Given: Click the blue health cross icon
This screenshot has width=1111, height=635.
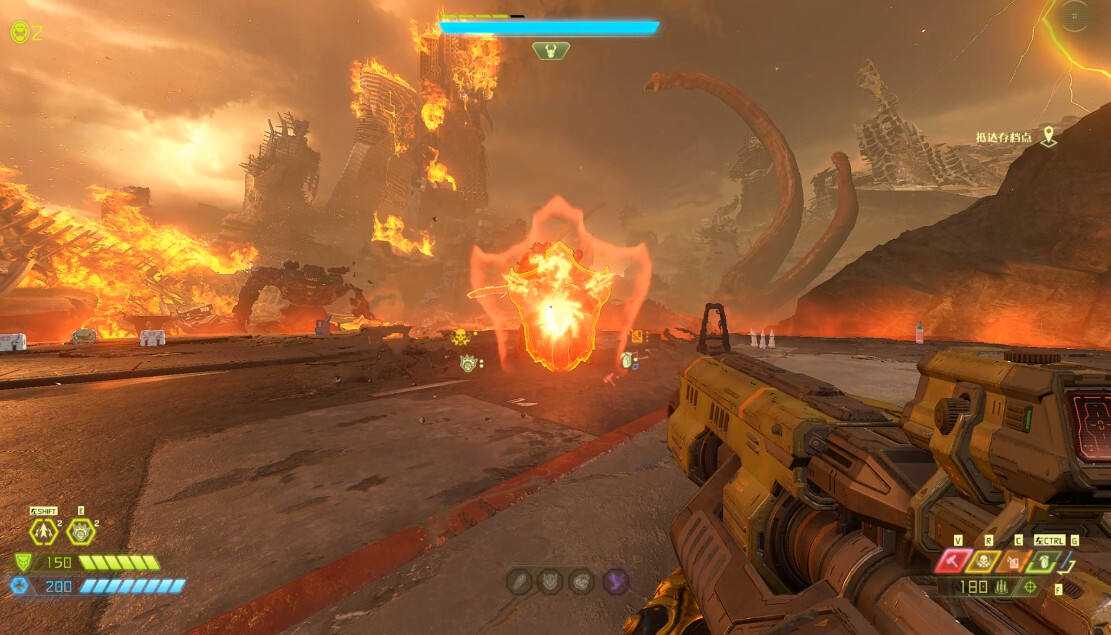Looking at the screenshot, I should 21,586.
